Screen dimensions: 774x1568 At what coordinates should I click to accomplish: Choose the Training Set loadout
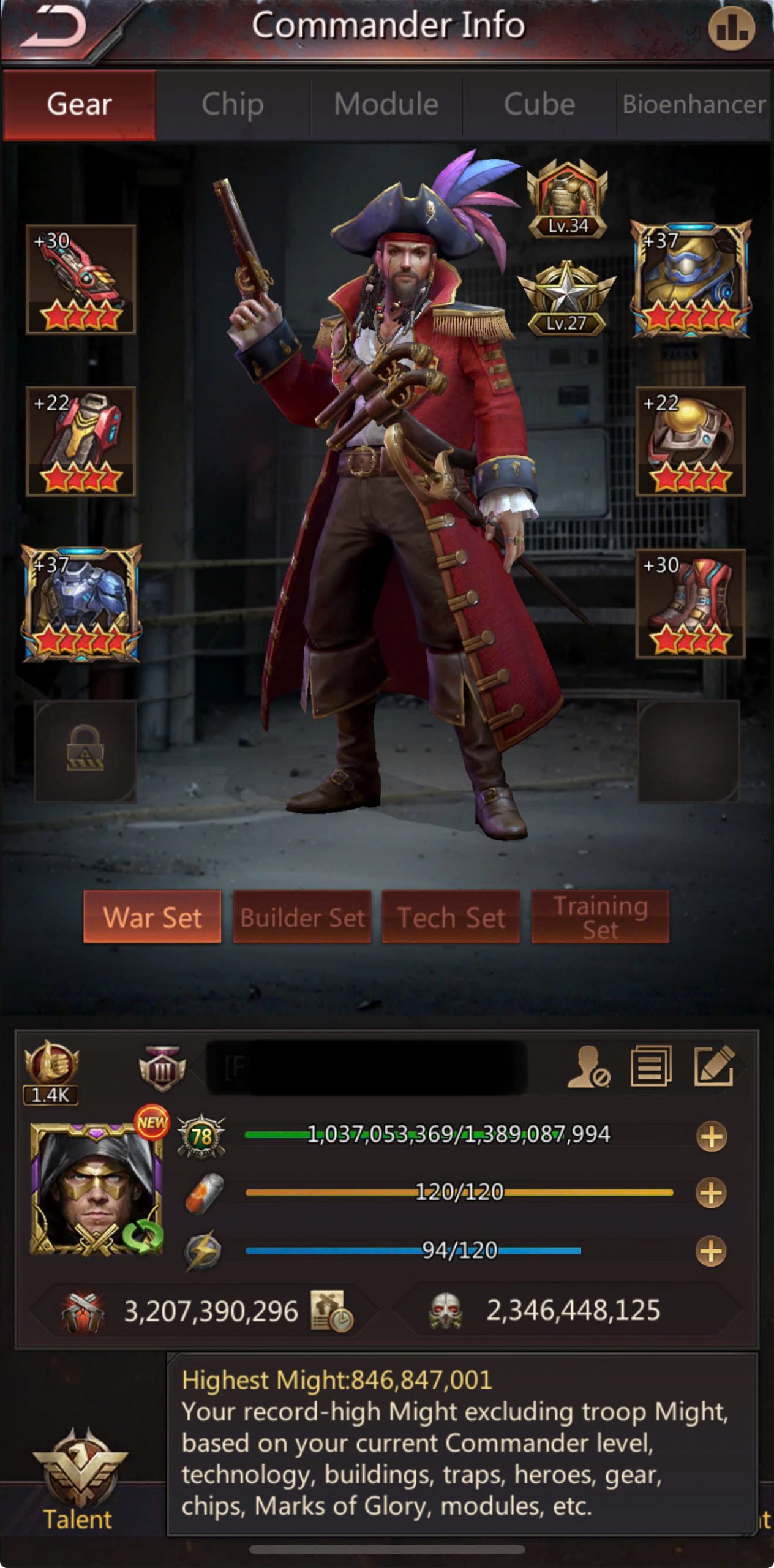[x=600, y=917]
